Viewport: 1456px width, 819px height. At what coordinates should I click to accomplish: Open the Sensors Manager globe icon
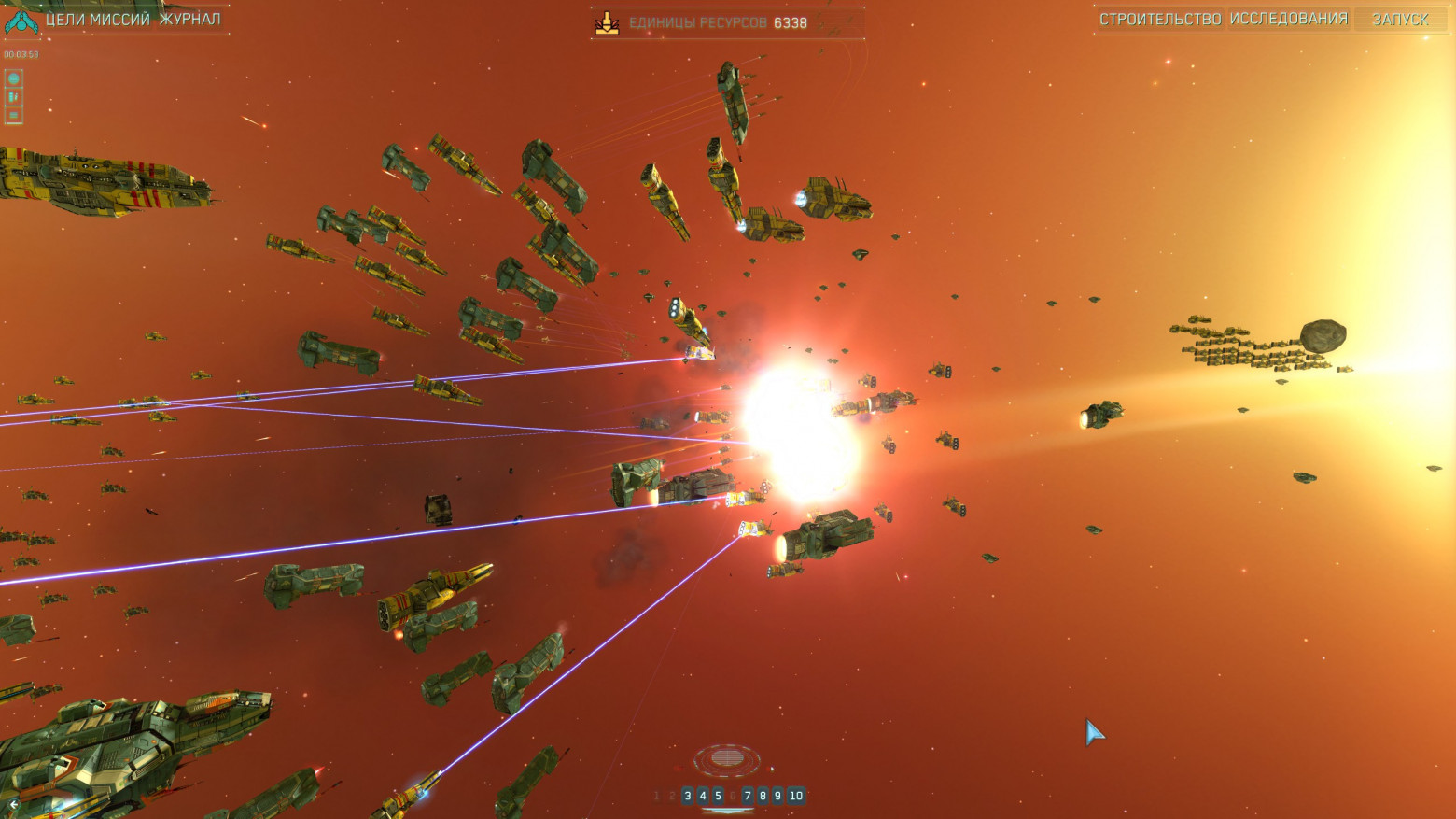13,78
